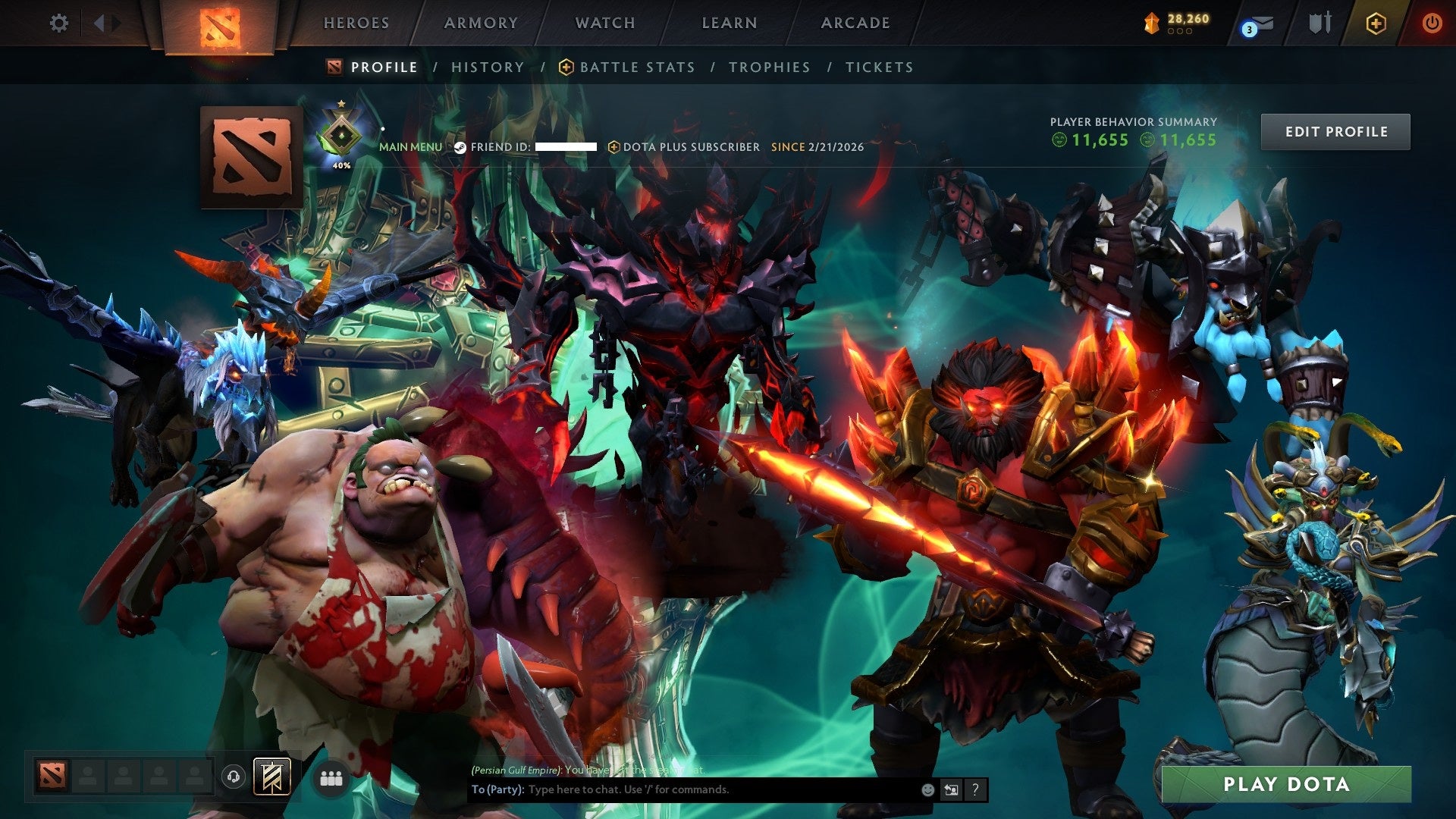This screenshot has width=1456, height=819.
Task: Switch to the HISTORY tab
Action: [487, 67]
